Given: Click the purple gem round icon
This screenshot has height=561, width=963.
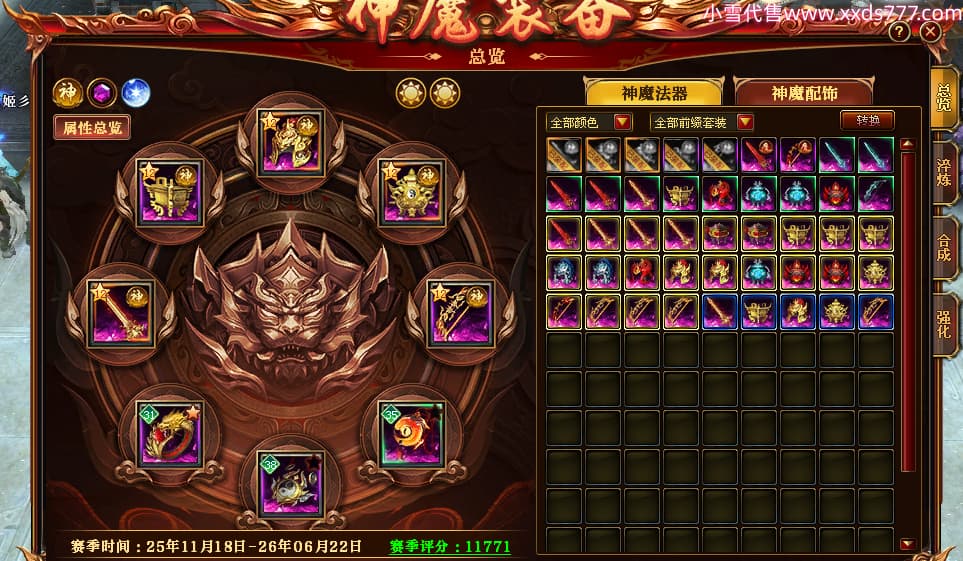Looking at the screenshot, I should [102, 92].
